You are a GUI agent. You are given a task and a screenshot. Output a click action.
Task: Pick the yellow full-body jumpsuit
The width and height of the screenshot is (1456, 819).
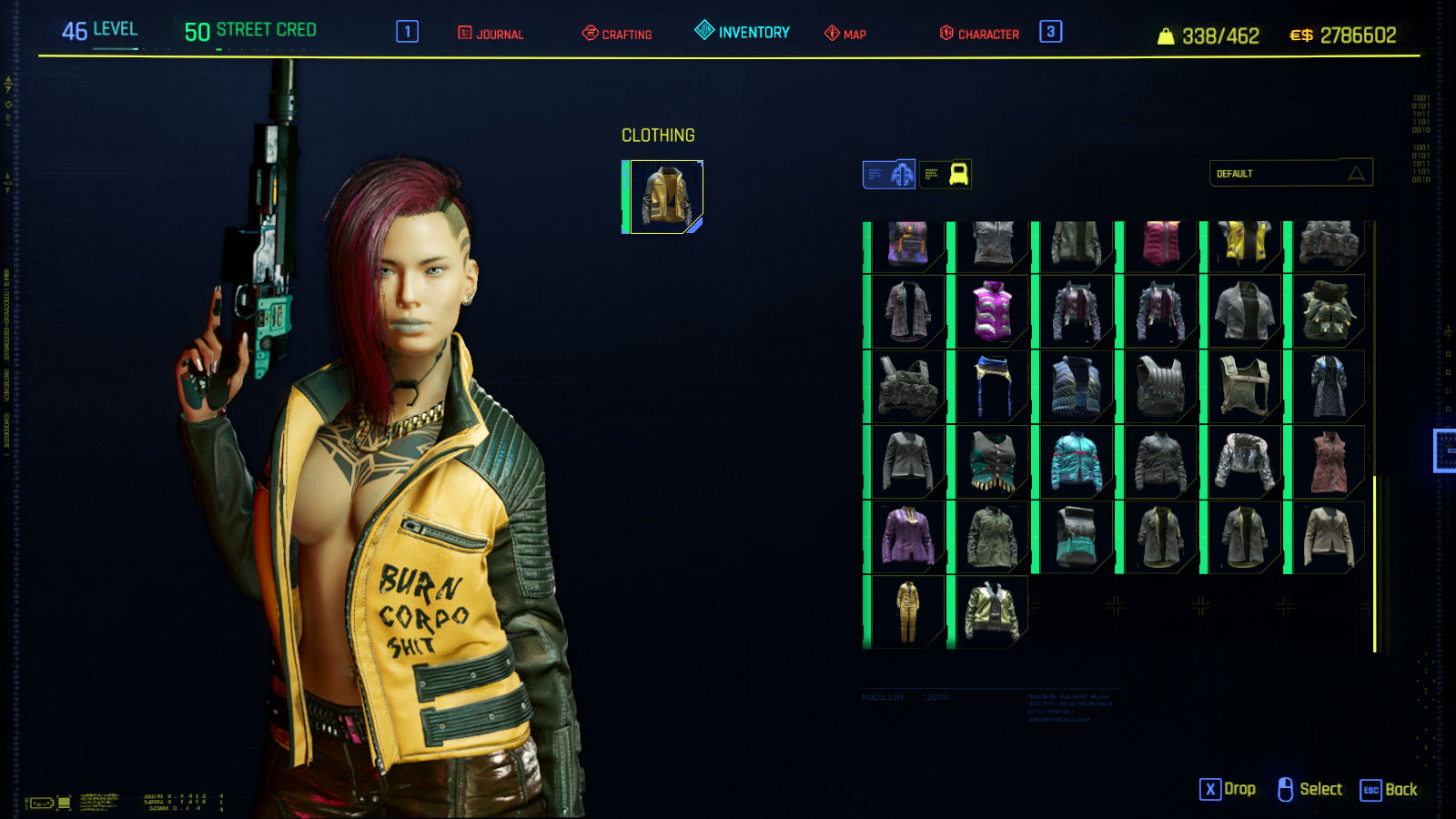[x=906, y=612]
